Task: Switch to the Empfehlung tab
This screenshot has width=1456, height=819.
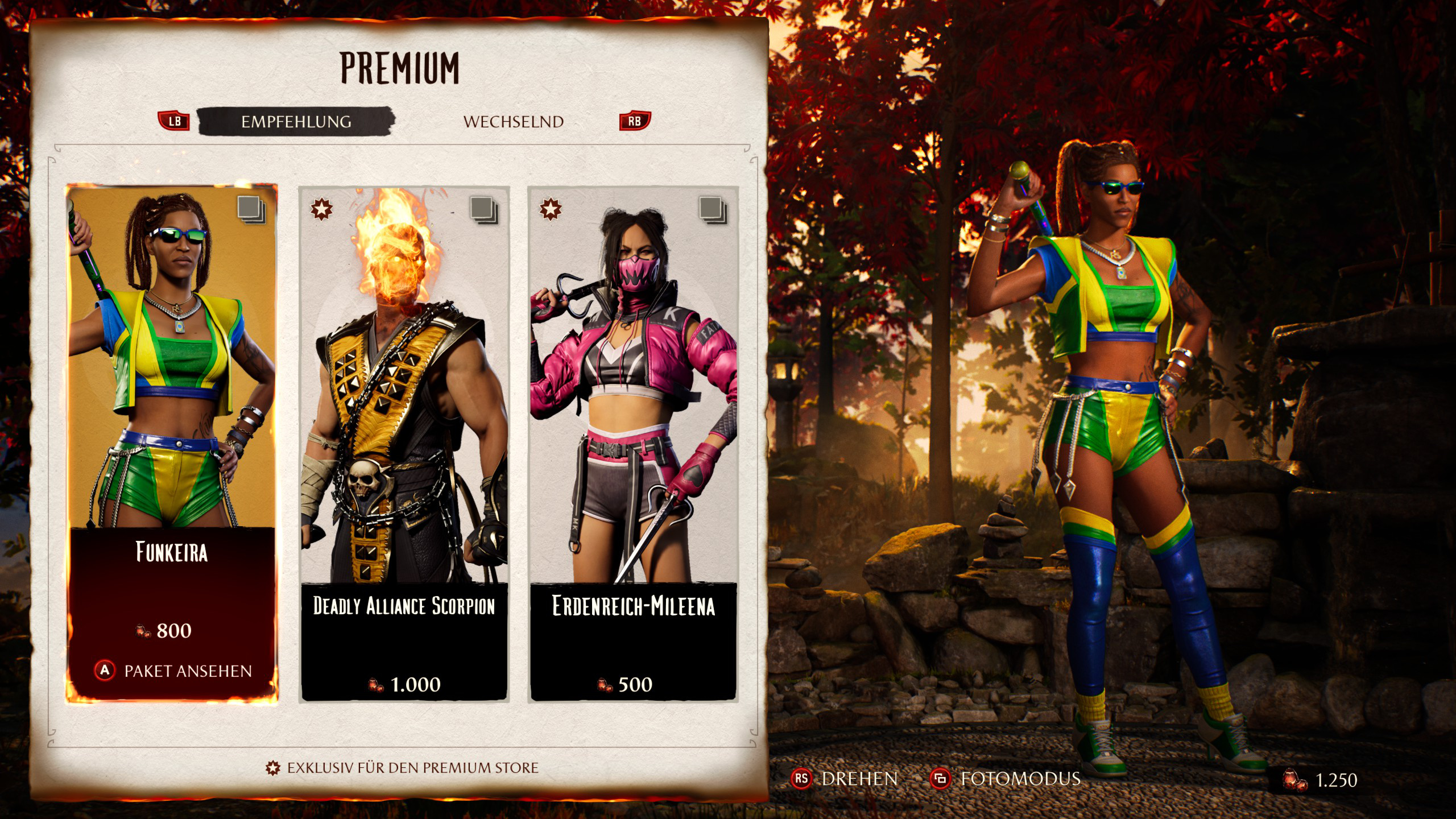Action: pos(296,122)
